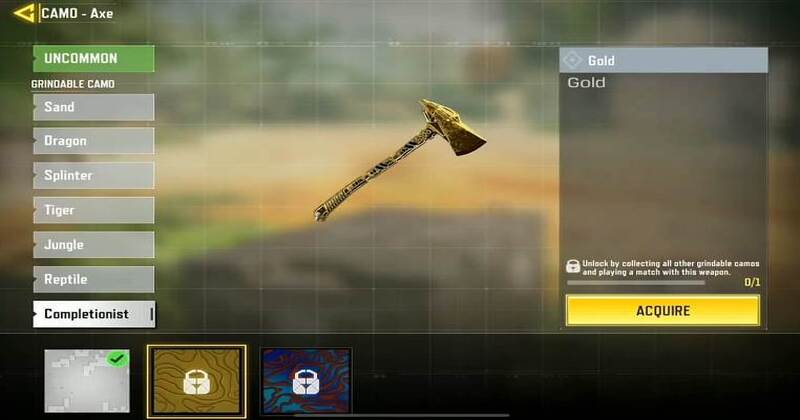Show the Jungle camo category
The image size is (800, 420).
(x=93, y=244)
